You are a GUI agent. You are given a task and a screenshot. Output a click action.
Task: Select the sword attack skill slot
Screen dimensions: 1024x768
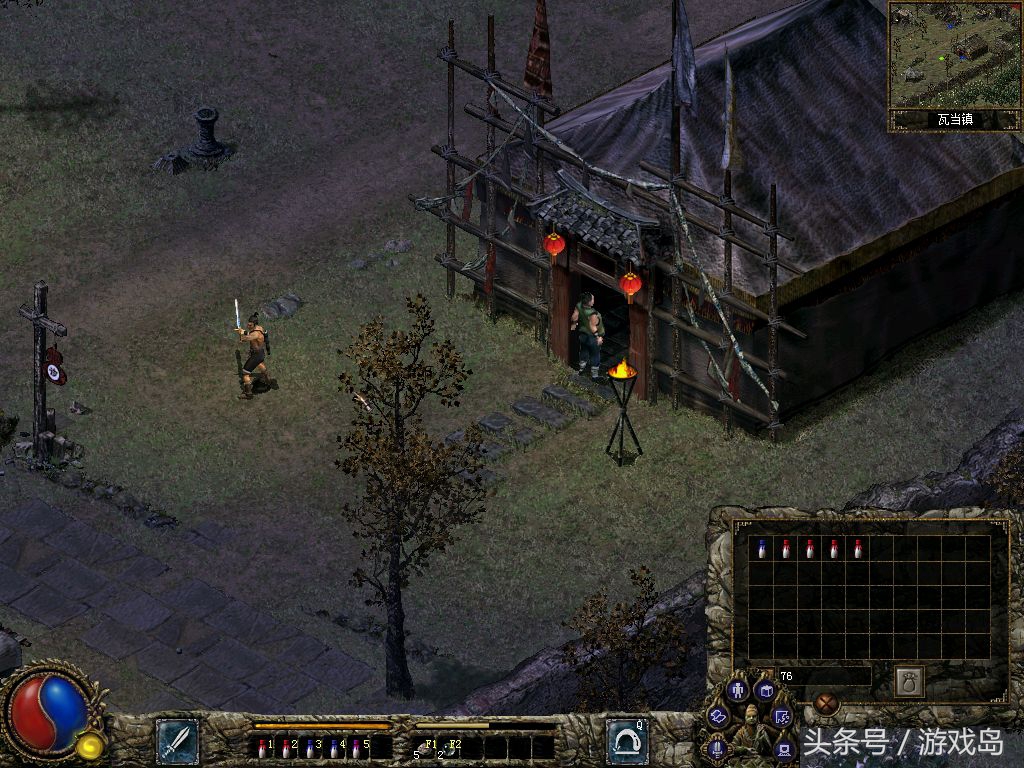177,741
